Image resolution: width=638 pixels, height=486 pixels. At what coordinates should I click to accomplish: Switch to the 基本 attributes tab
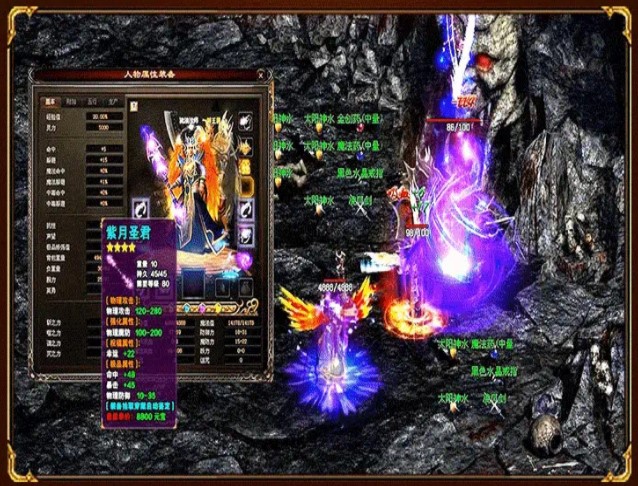[x=50, y=101]
